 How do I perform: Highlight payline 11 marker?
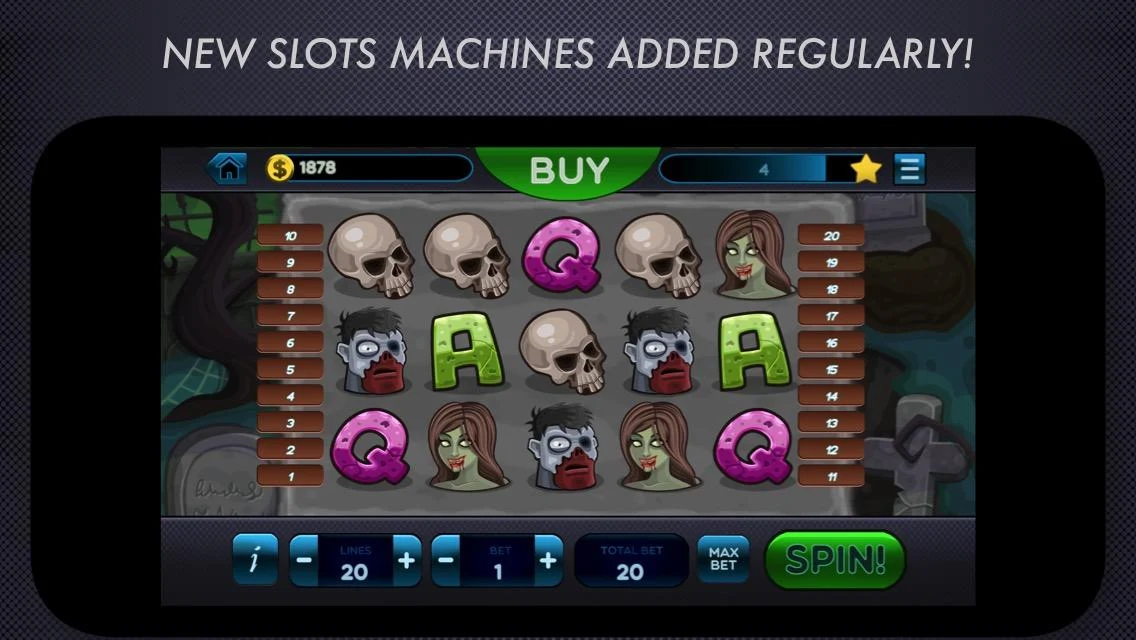[830, 476]
